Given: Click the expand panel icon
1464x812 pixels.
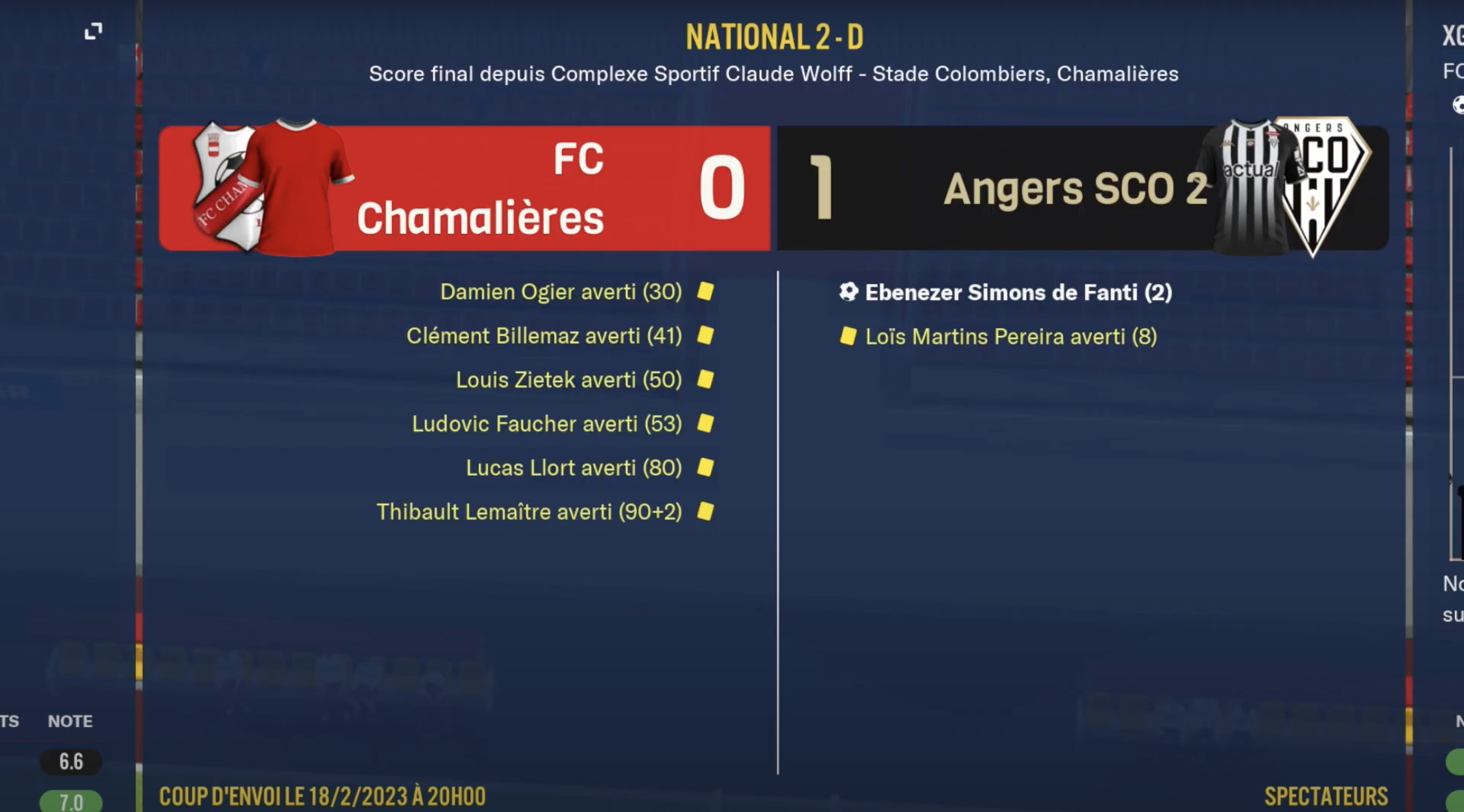Looking at the screenshot, I should (93, 31).
